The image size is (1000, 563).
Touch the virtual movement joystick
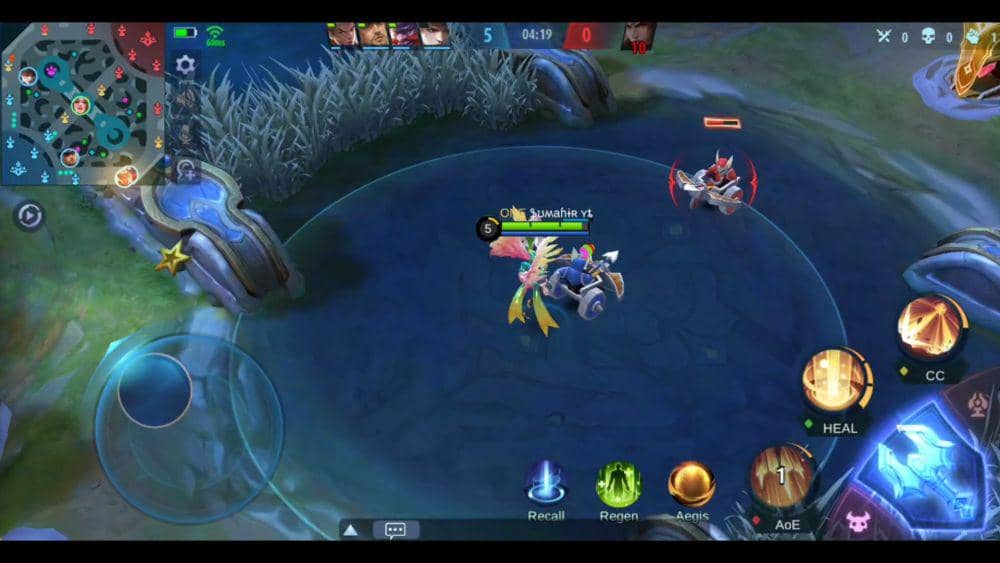pyautogui.click(x=156, y=390)
